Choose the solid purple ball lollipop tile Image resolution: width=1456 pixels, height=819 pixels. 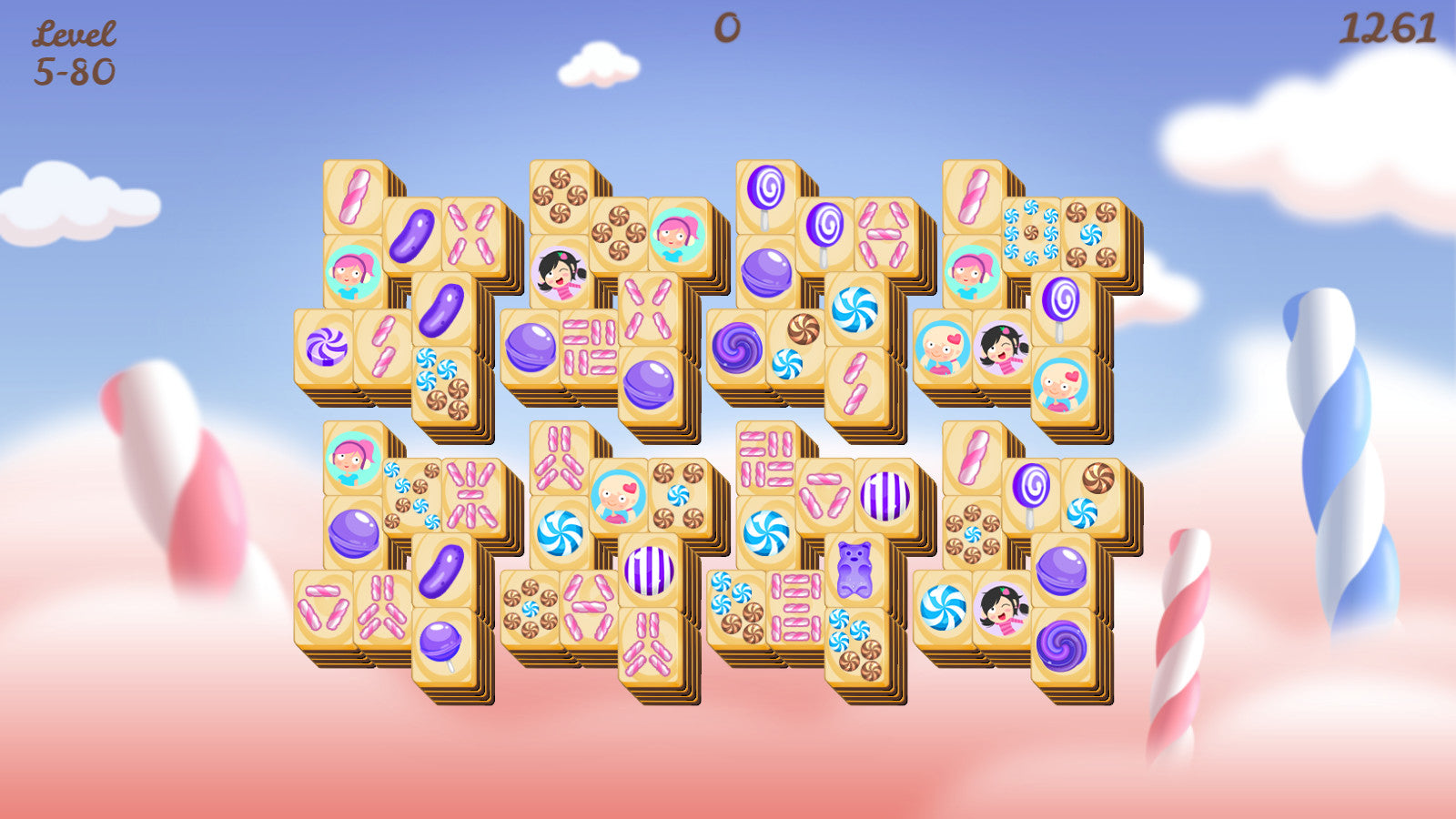click(441, 644)
